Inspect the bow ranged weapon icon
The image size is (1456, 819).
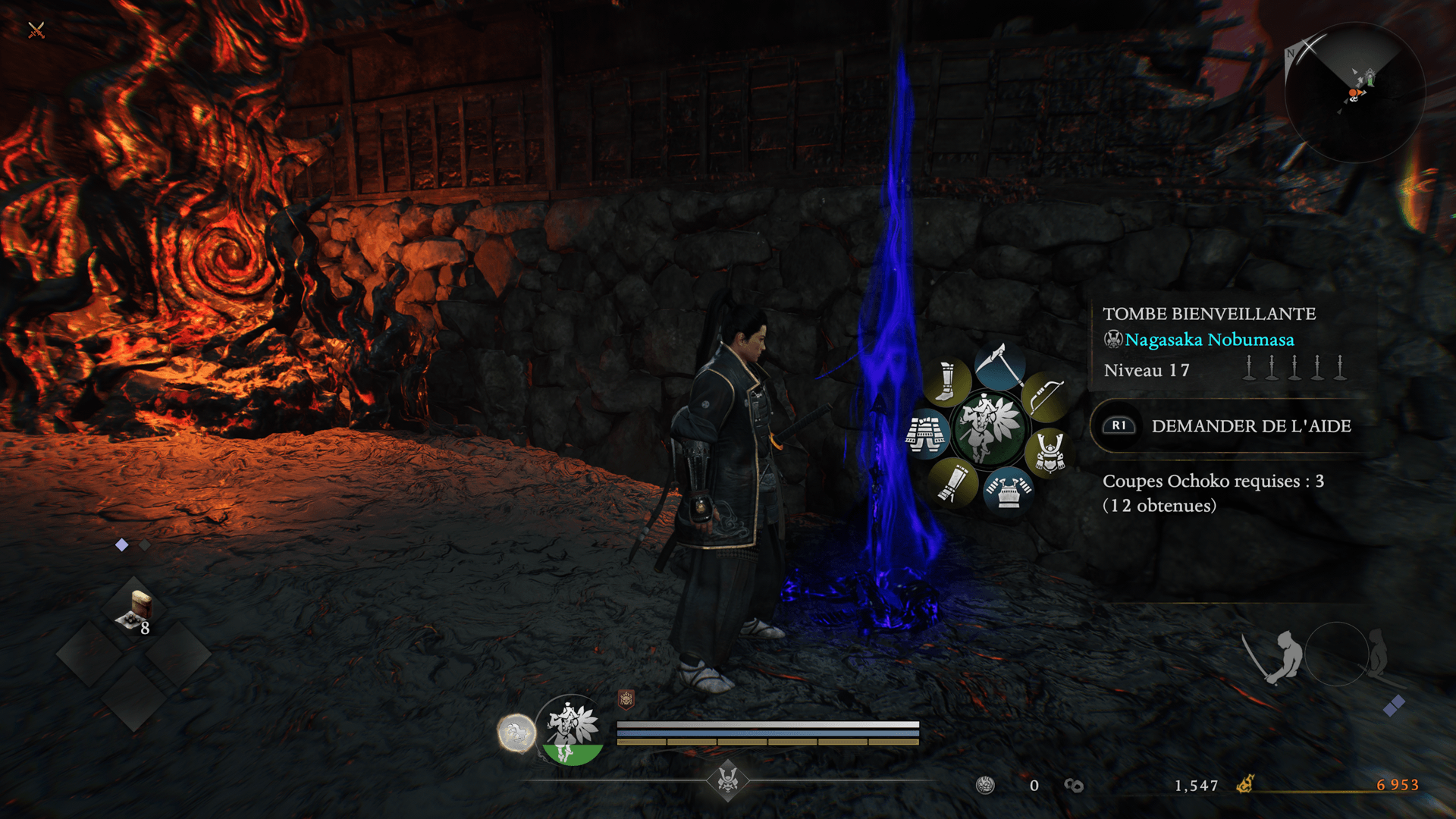tap(1046, 397)
